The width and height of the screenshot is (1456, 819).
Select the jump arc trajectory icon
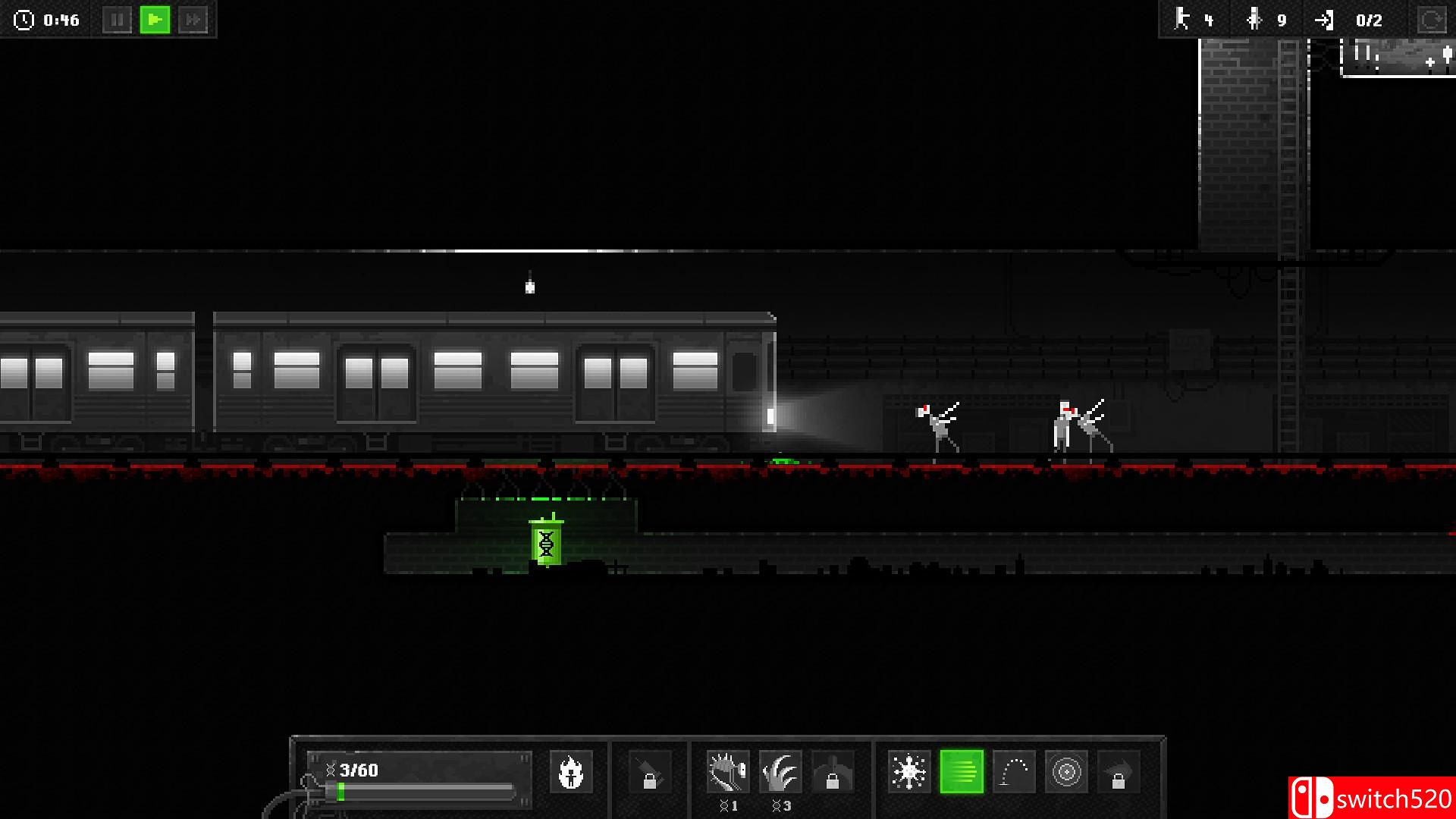tap(1012, 772)
